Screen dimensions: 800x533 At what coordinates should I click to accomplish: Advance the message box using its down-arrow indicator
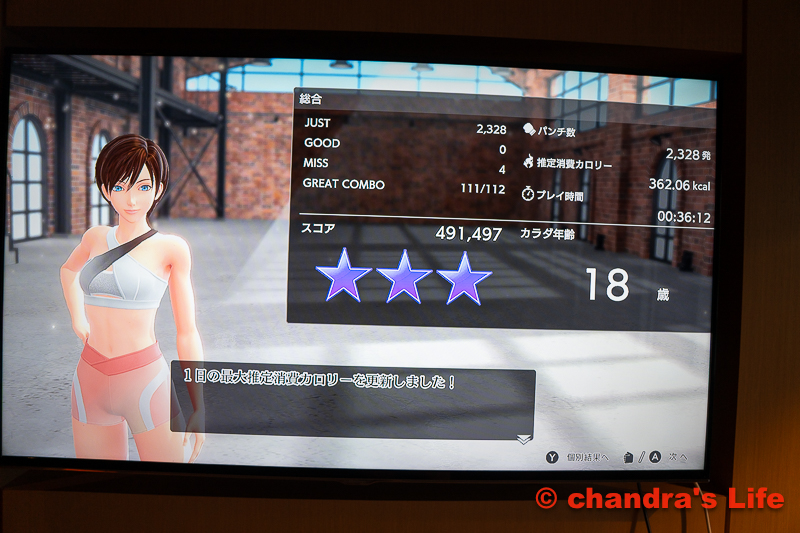click(523, 439)
